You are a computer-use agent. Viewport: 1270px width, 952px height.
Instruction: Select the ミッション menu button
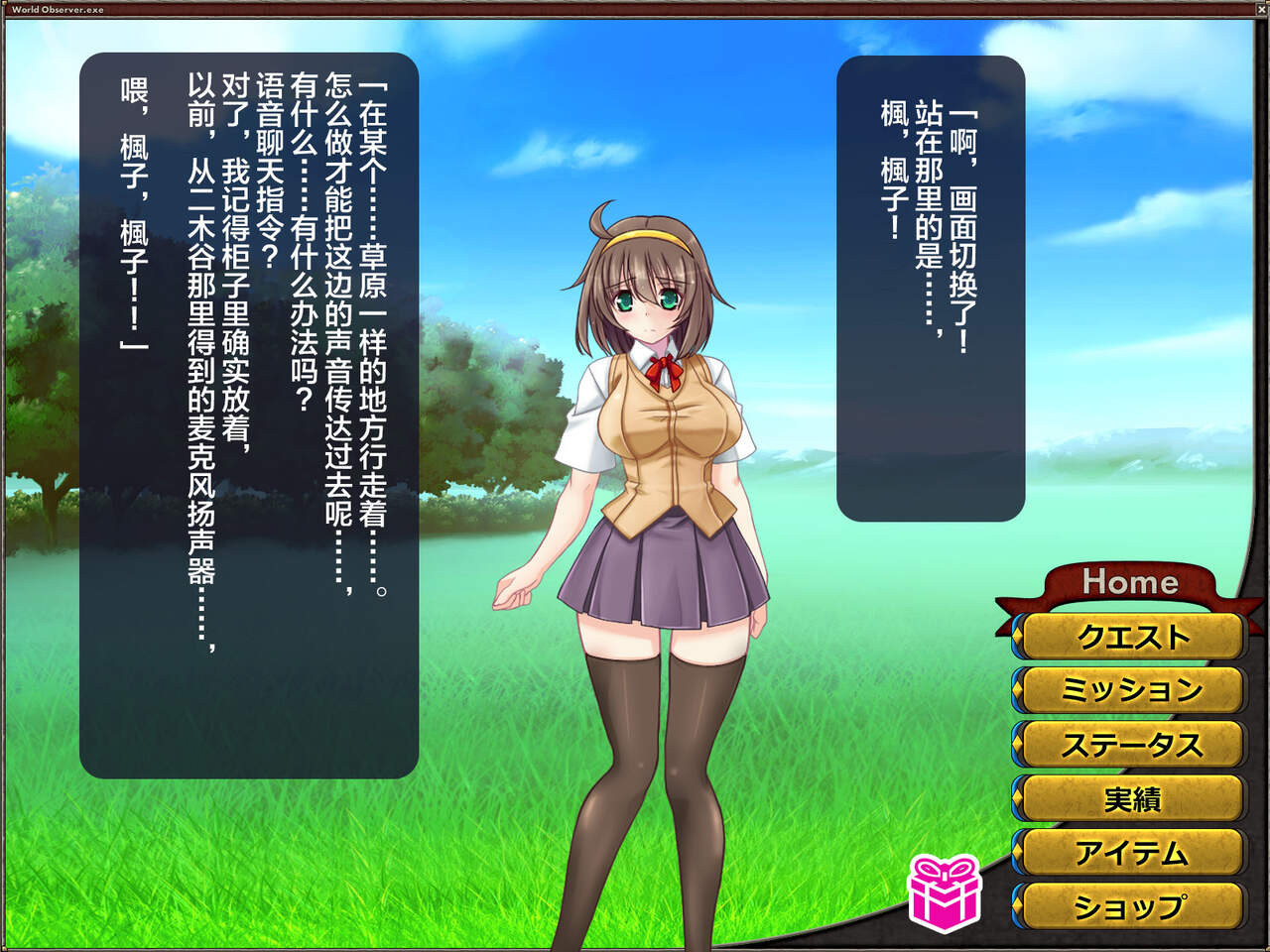click(1131, 689)
